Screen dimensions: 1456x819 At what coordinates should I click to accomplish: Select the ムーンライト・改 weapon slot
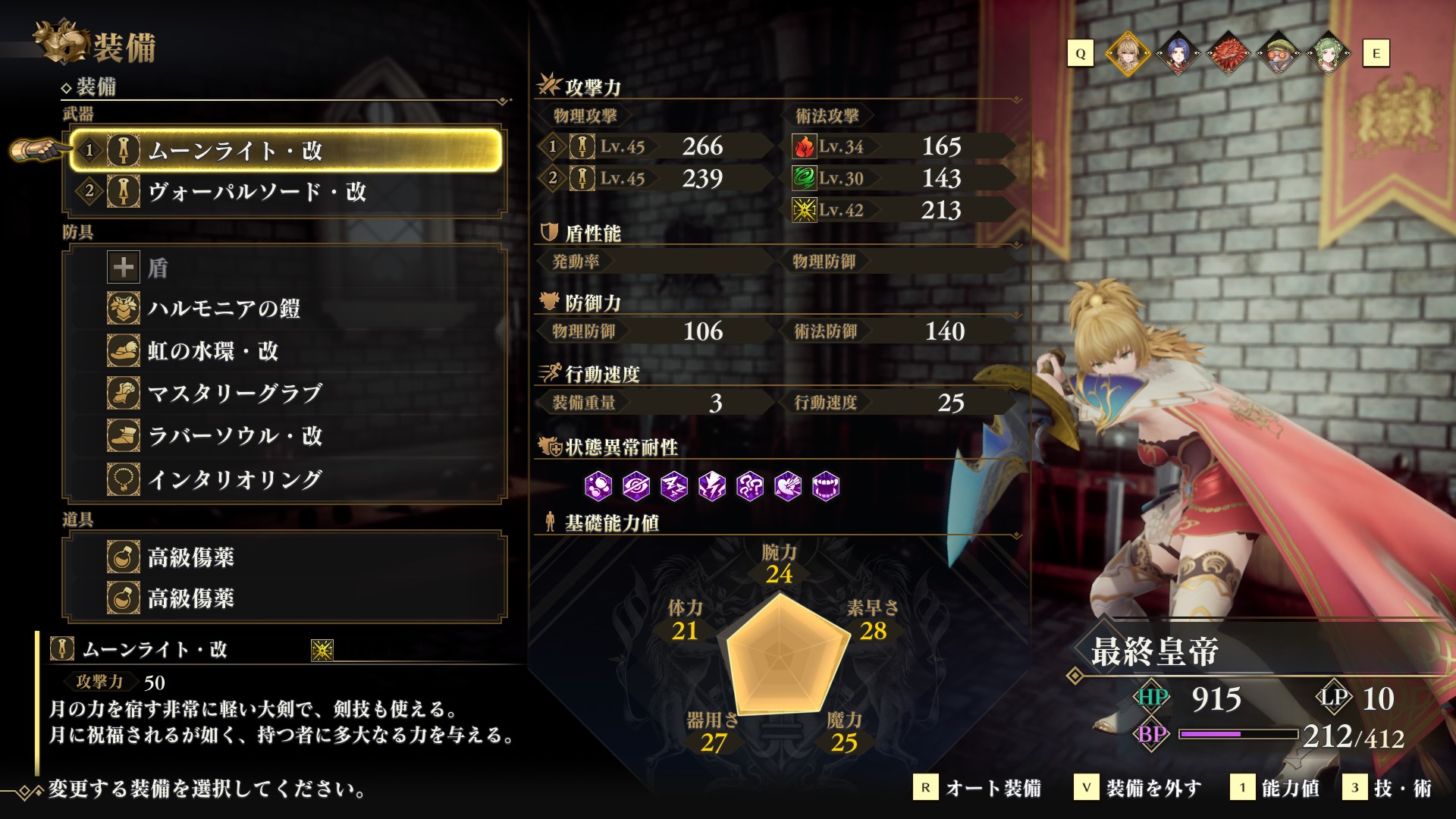point(285,150)
